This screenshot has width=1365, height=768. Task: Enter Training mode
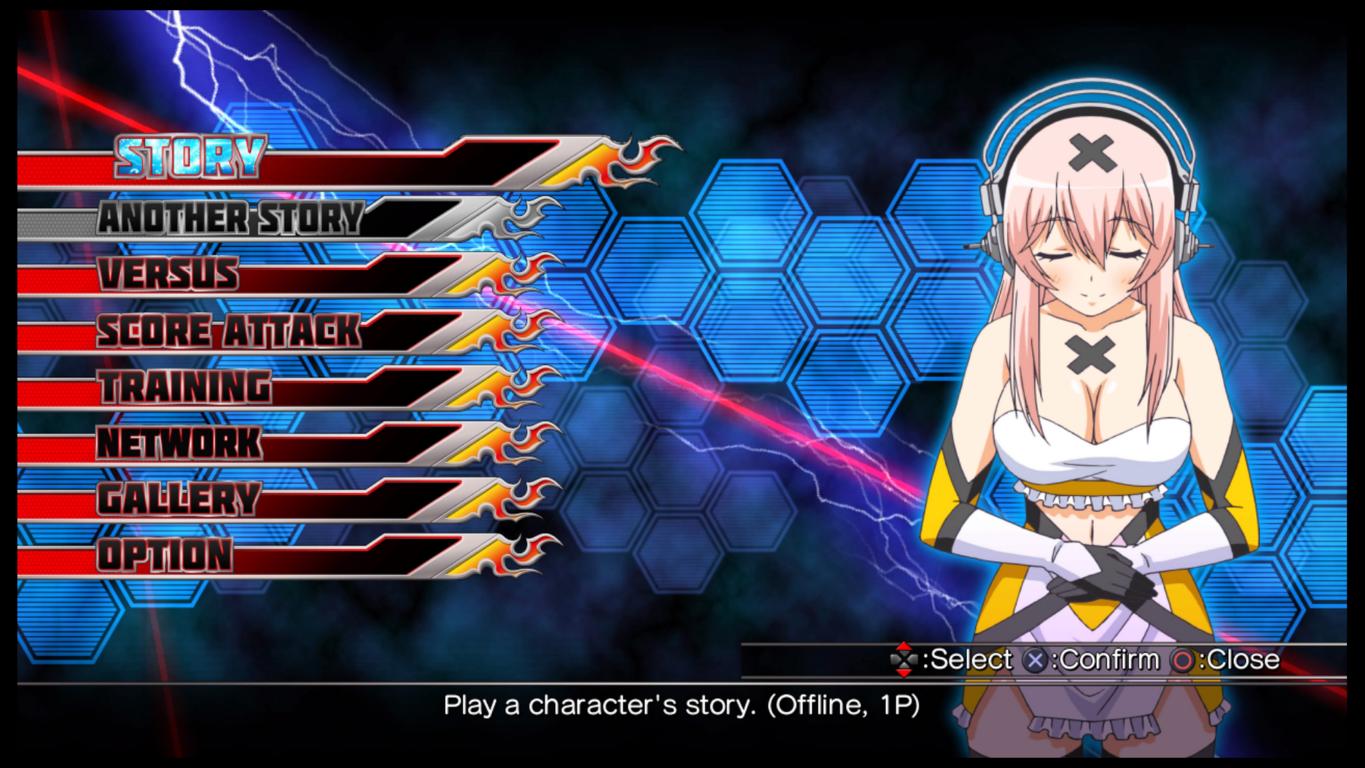tap(185, 386)
